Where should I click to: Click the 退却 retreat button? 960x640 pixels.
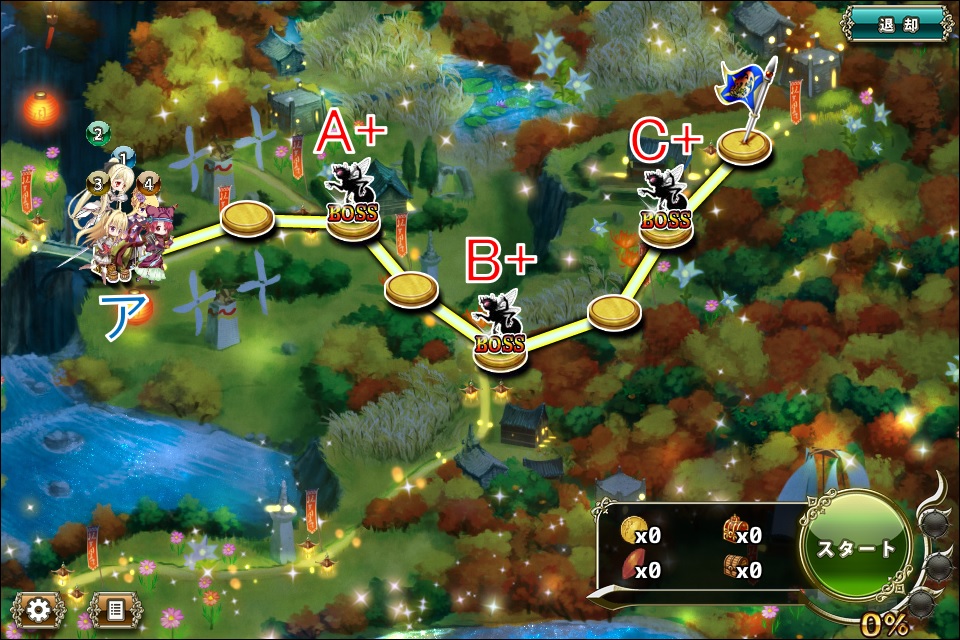coord(897,21)
